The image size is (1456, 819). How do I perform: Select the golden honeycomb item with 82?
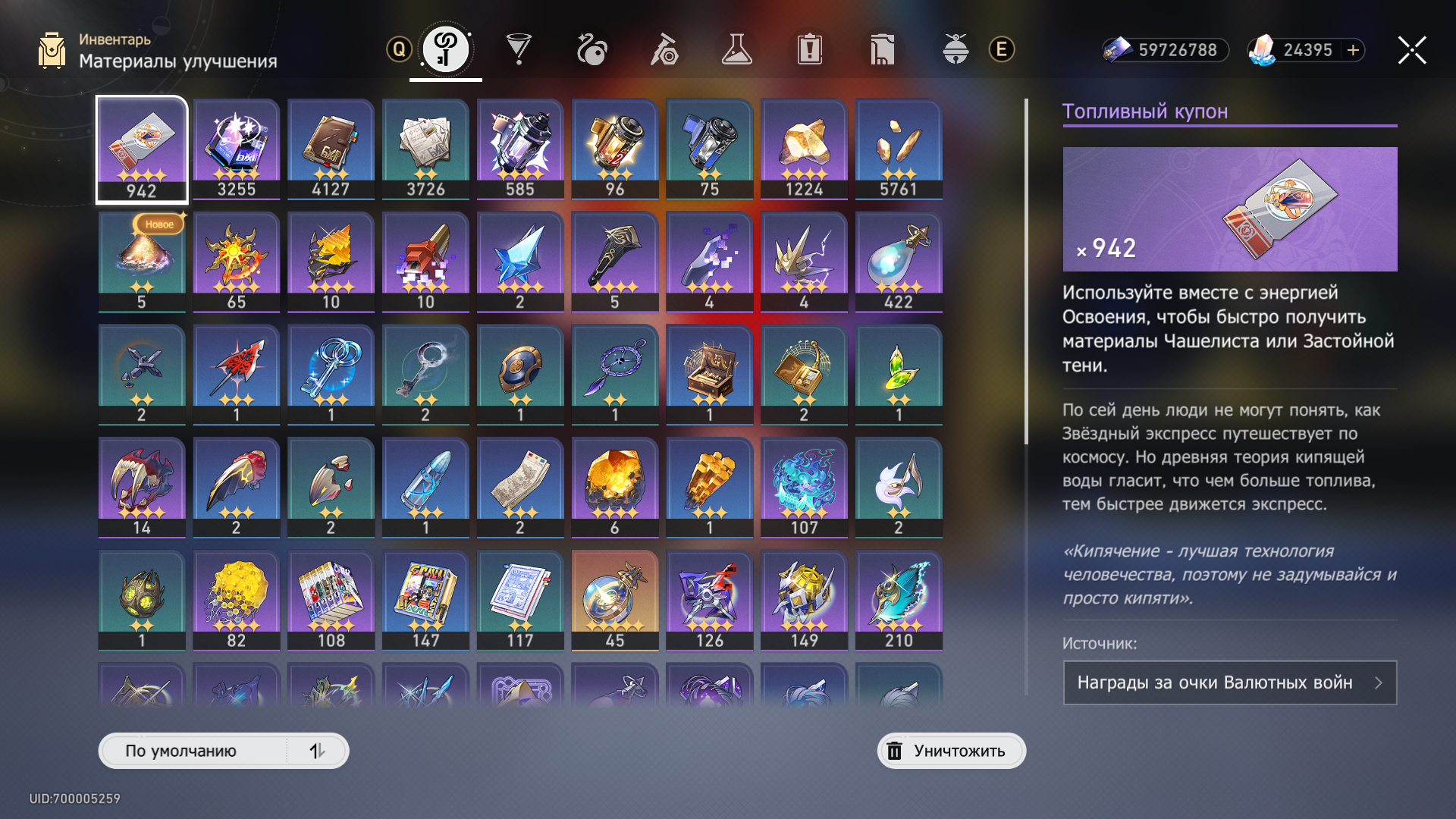[237, 600]
